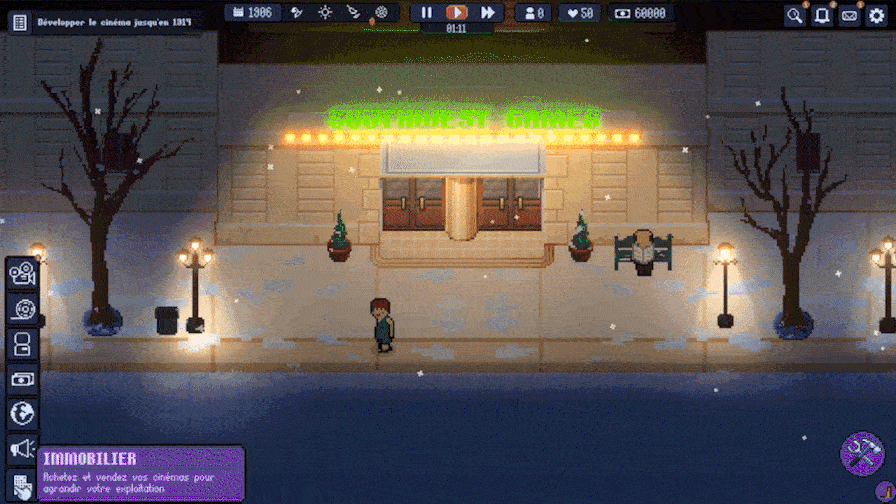Open the mail envelope inbox
This screenshot has height=504, width=896.
coord(849,15)
